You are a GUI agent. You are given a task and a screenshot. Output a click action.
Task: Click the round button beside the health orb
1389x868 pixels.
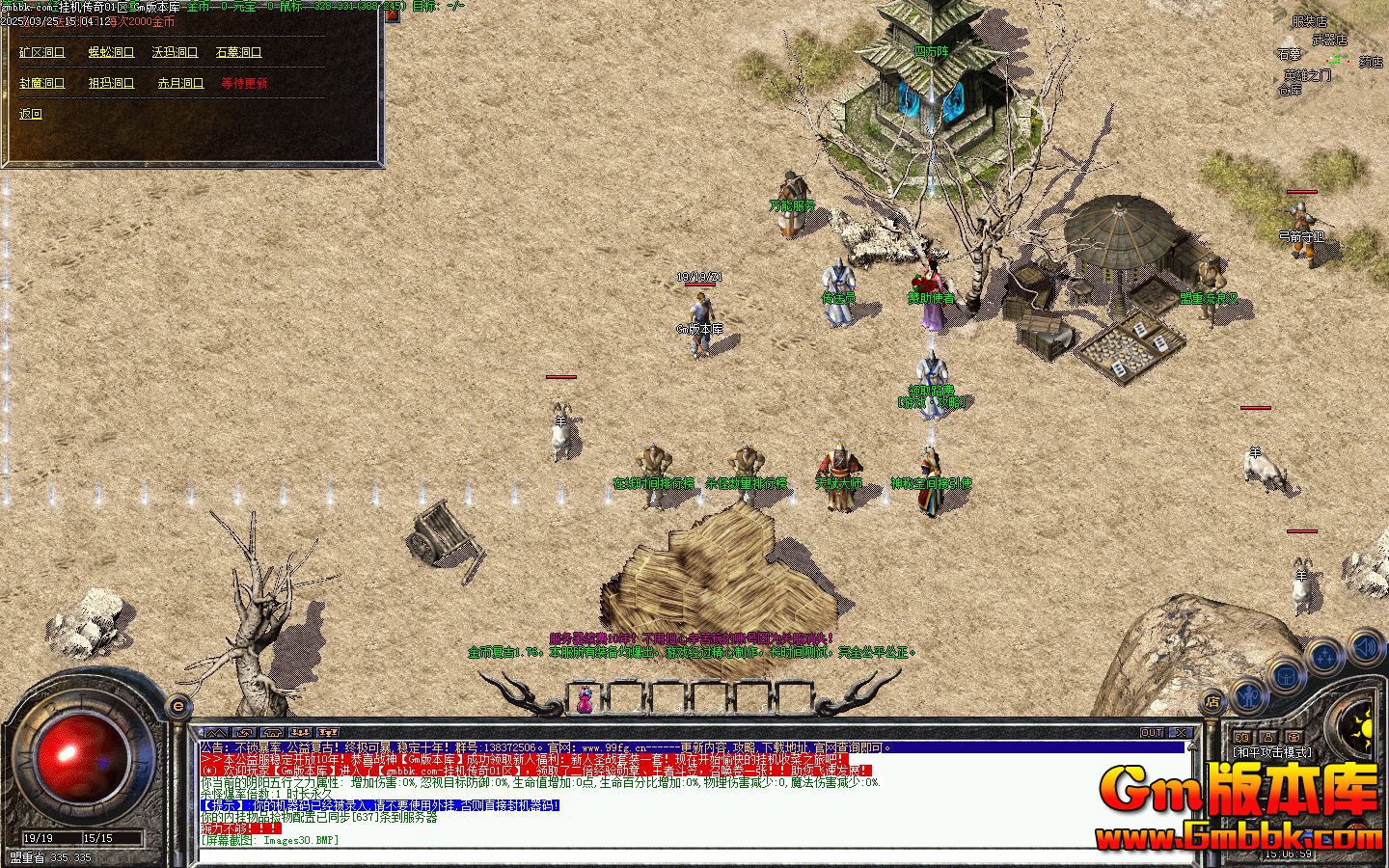(x=177, y=706)
